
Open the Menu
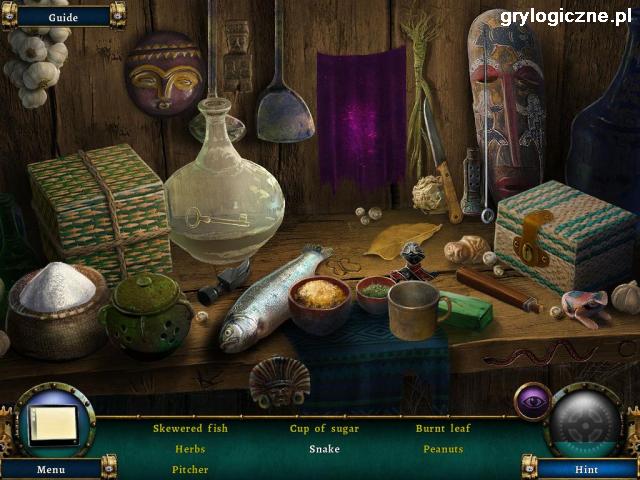[x=51, y=468]
